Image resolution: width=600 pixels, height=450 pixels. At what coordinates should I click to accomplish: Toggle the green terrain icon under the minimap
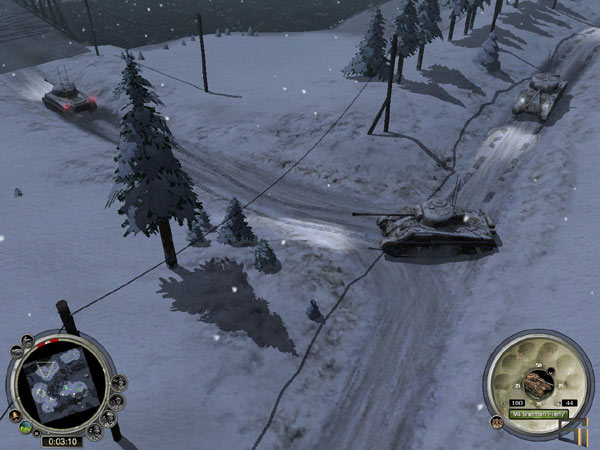(x=26, y=428)
